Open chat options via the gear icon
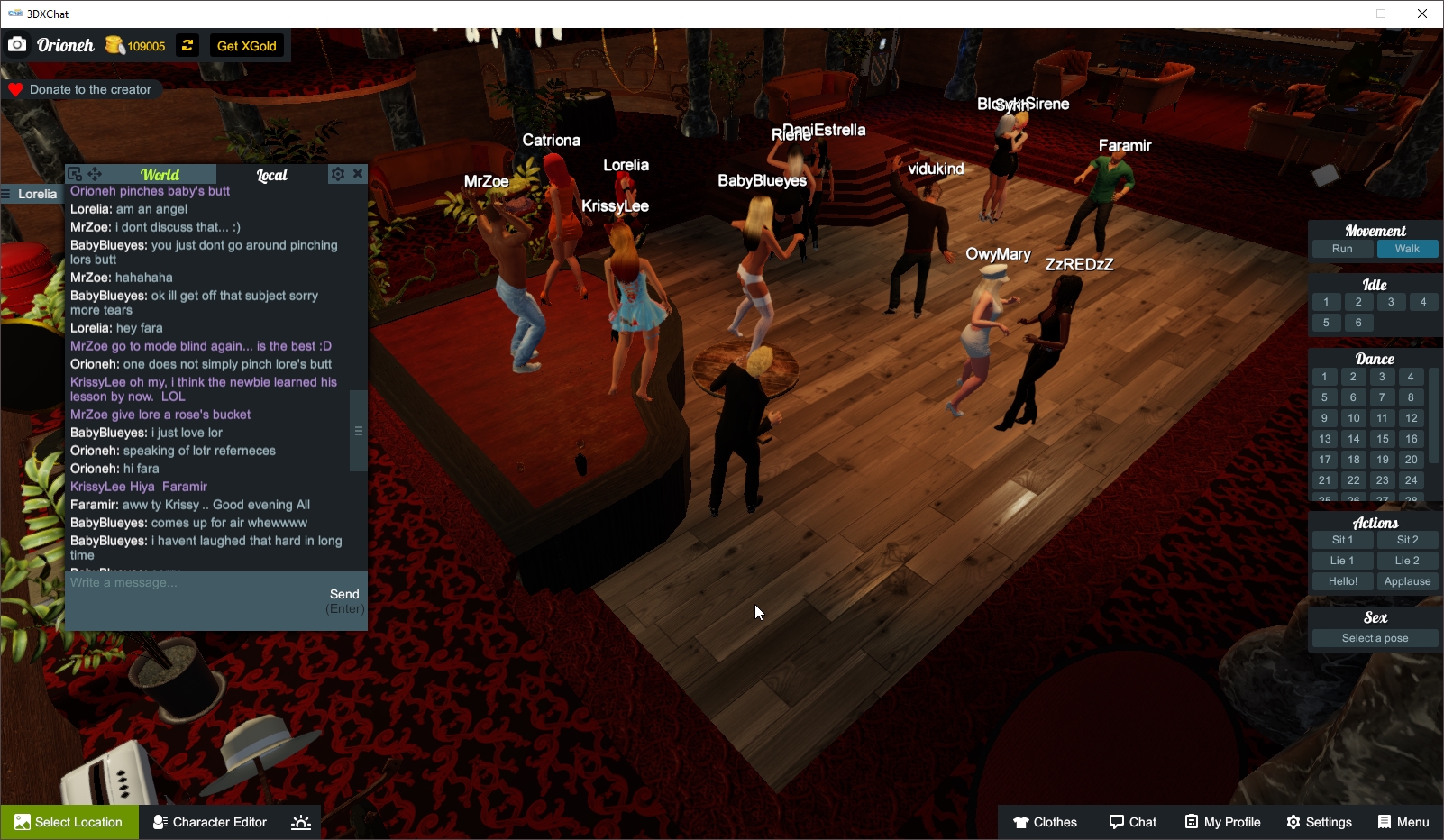 pyautogui.click(x=337, y=173)
